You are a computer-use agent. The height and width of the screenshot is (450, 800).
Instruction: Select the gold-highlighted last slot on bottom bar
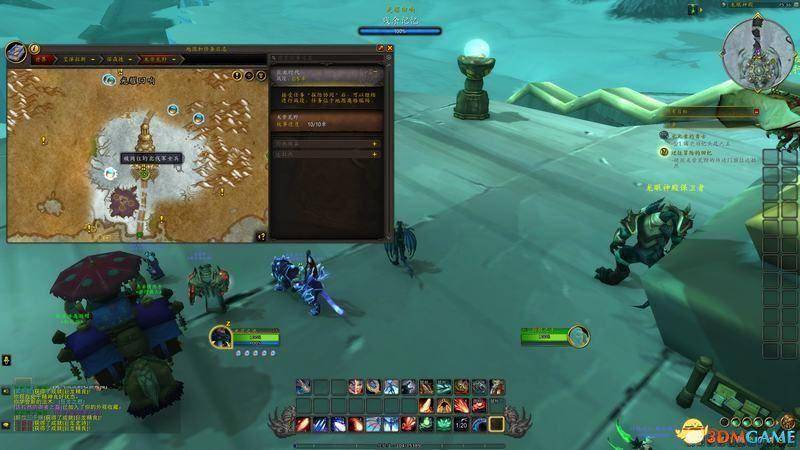click(x=495, y=424)
